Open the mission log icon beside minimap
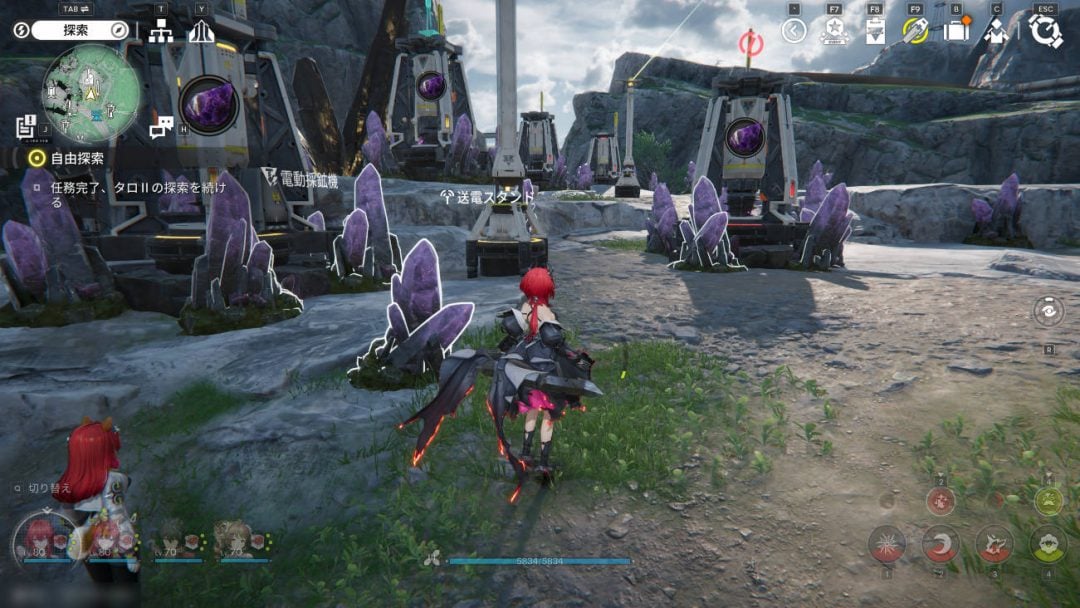1080x608 pixels. tap(27, 127)
